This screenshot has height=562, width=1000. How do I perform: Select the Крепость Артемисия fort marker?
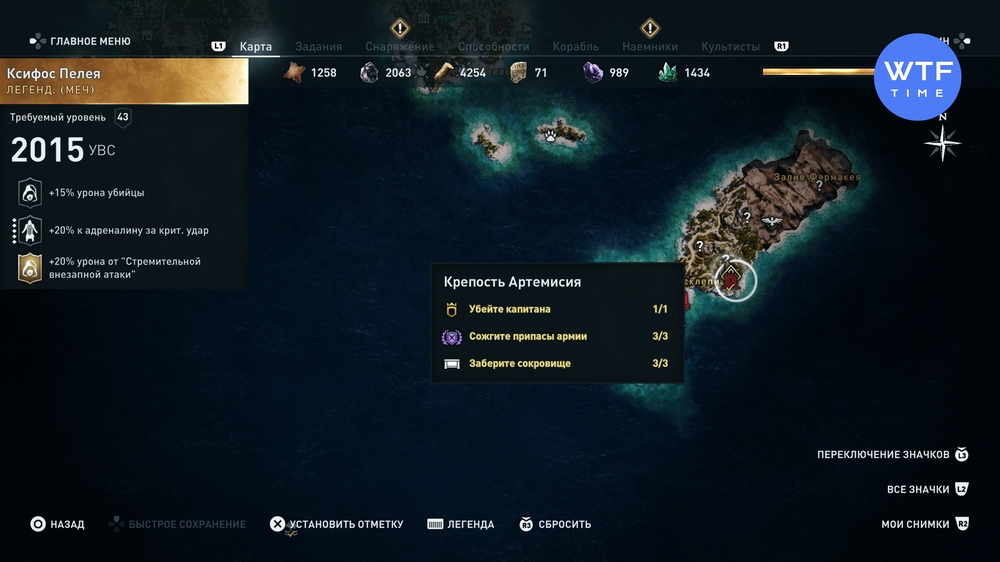tap(736, 282)
